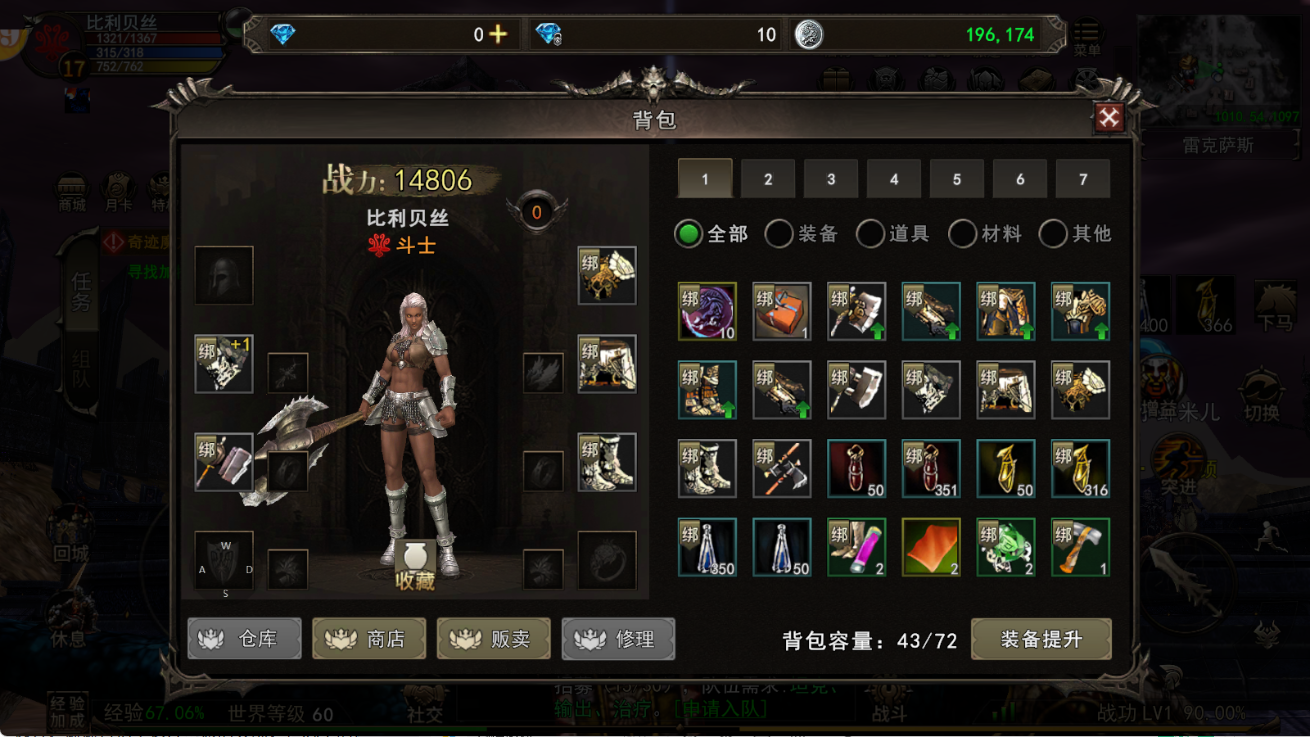Click the 贩卖 sell button
The image size is (1310, 737).
tap(493, 639)
